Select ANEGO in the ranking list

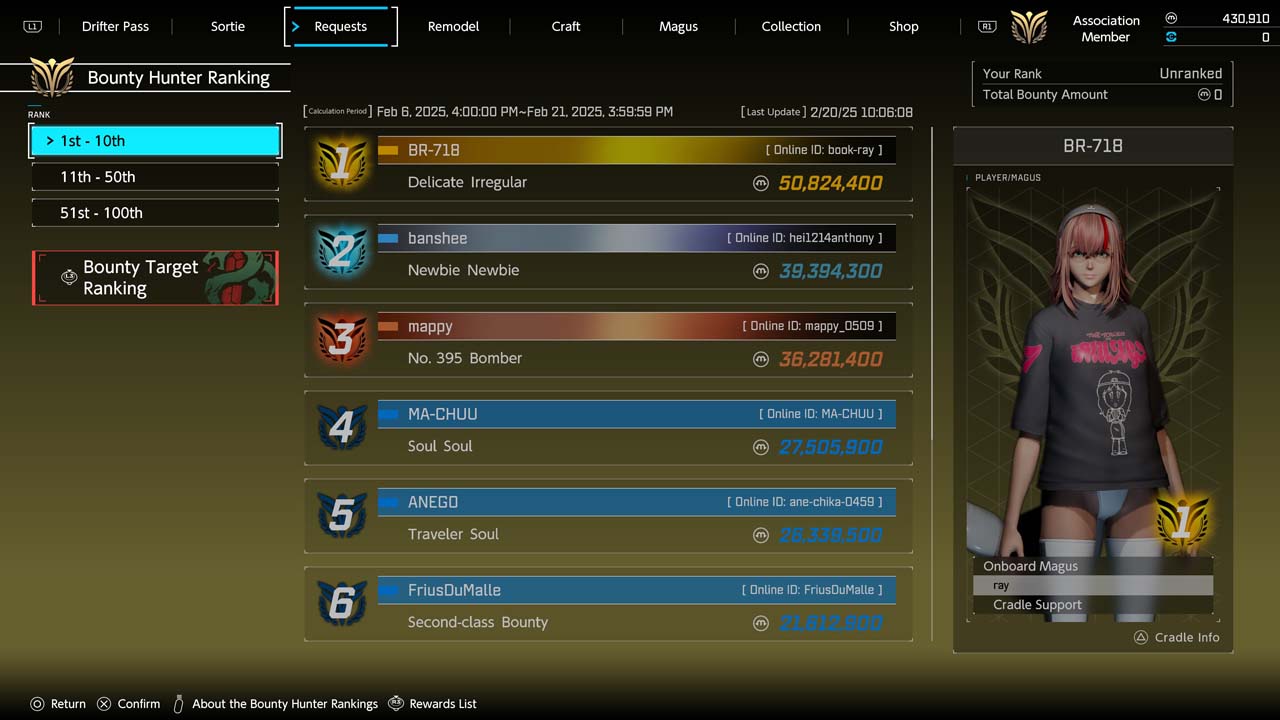pyautogui.click(x=608, y=517)
